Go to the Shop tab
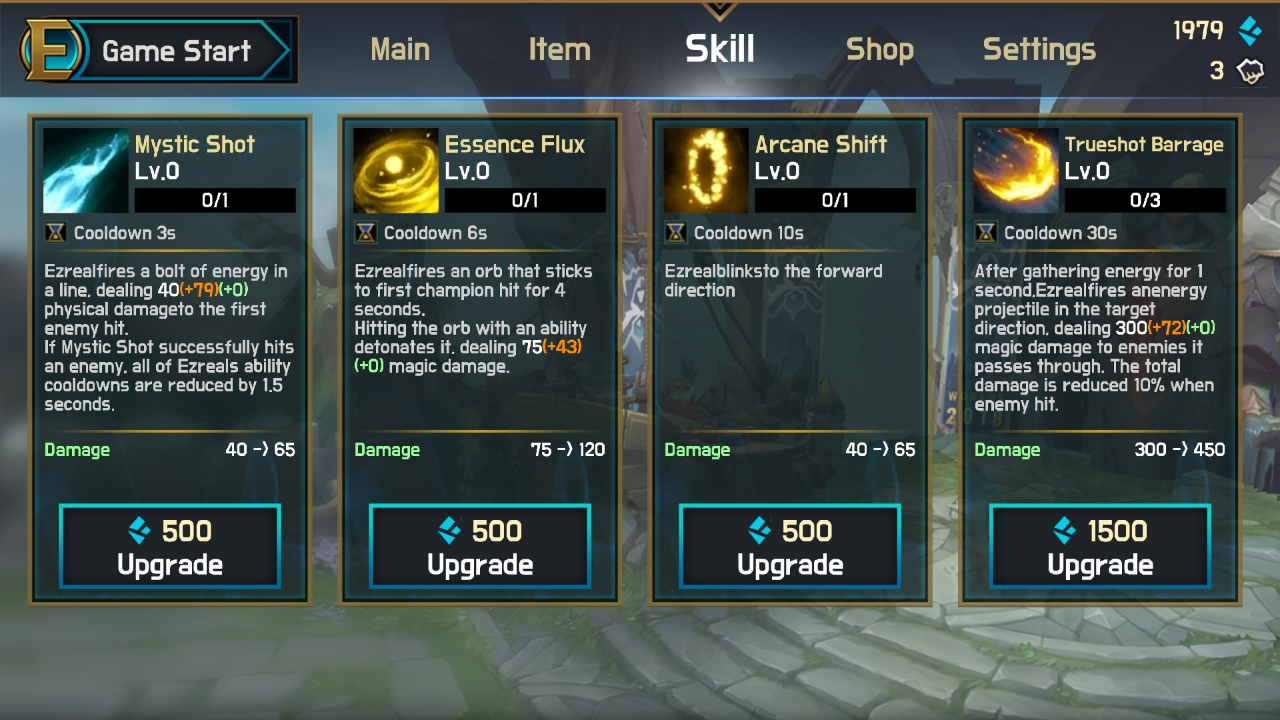Screen dimensions: 1280x720 880,49
